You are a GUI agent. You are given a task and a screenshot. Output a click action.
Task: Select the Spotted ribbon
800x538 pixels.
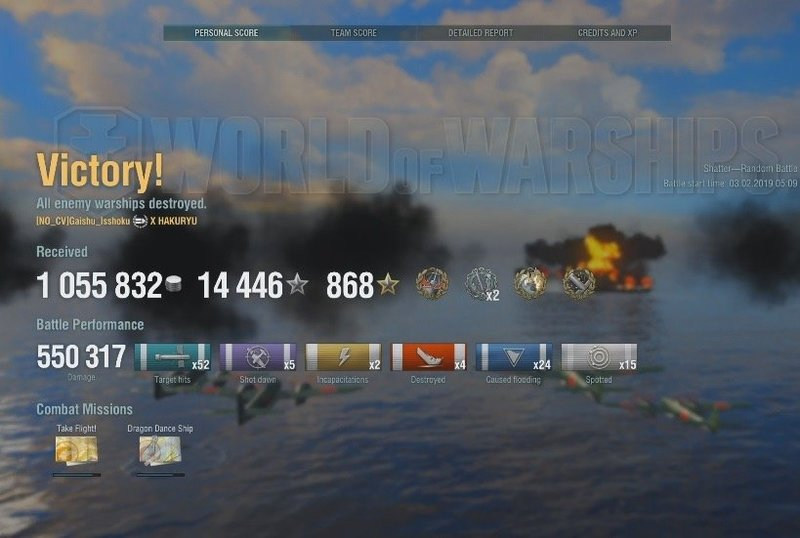[x=599, y=358]
